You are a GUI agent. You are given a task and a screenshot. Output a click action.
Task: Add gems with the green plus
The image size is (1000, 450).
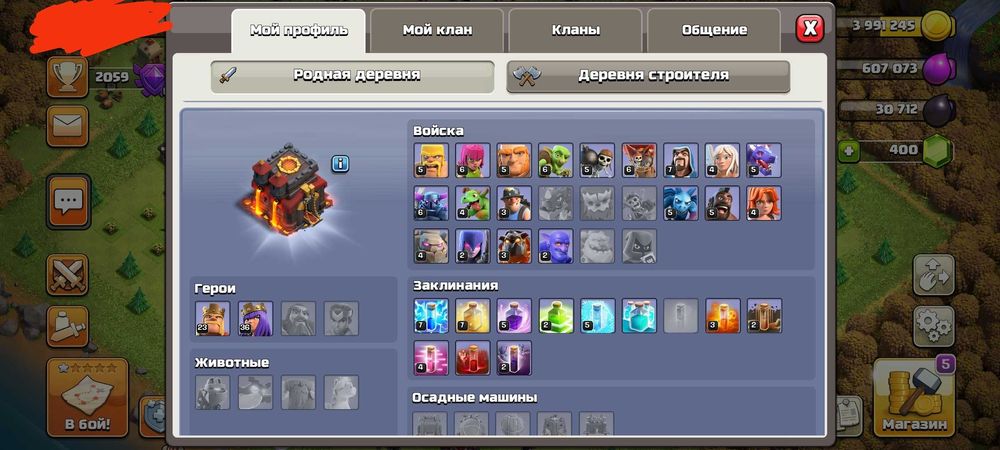coord(851,151)
